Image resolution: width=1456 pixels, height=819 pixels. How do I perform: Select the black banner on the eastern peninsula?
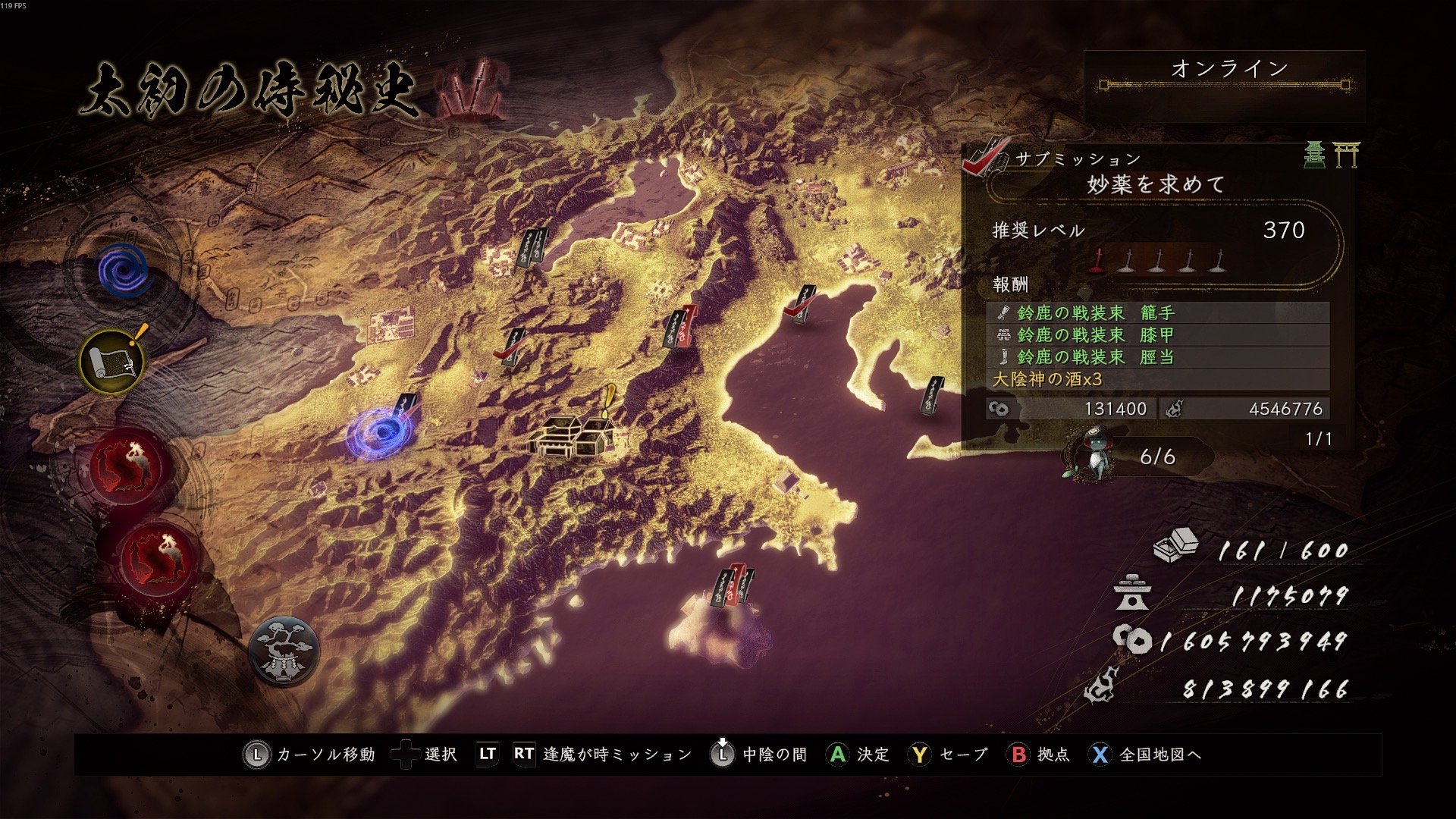click(932, 397)
